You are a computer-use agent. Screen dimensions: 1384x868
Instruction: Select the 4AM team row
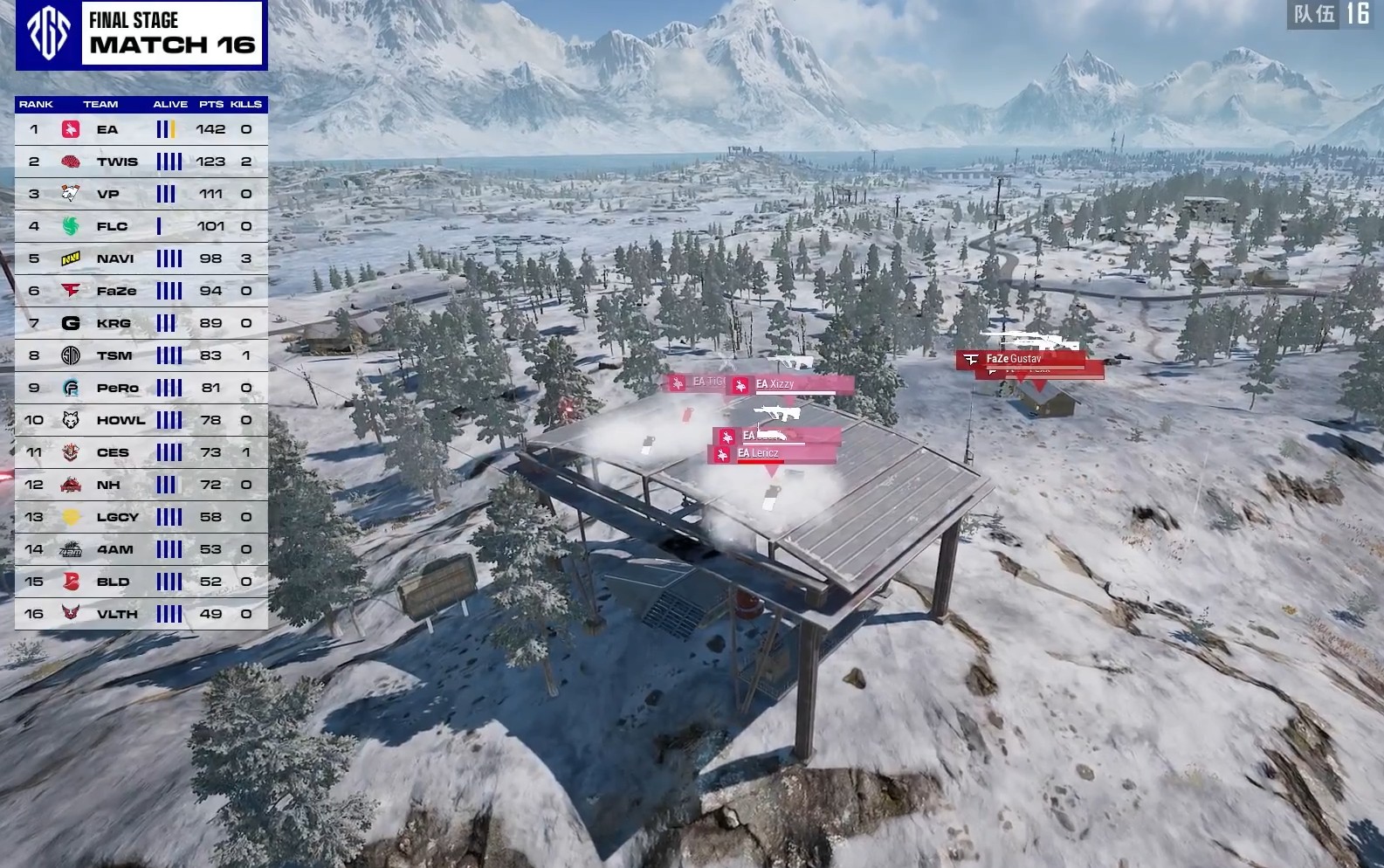point(141,549)
